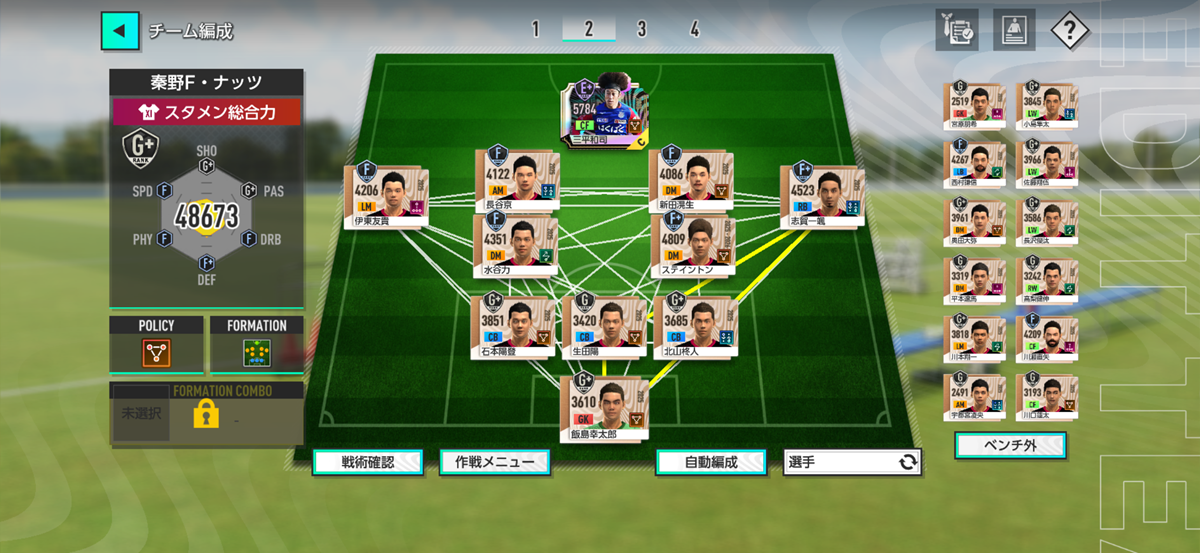
Task: Tap the スタメン総合力 red banner
Action: (x=207, y=112)
